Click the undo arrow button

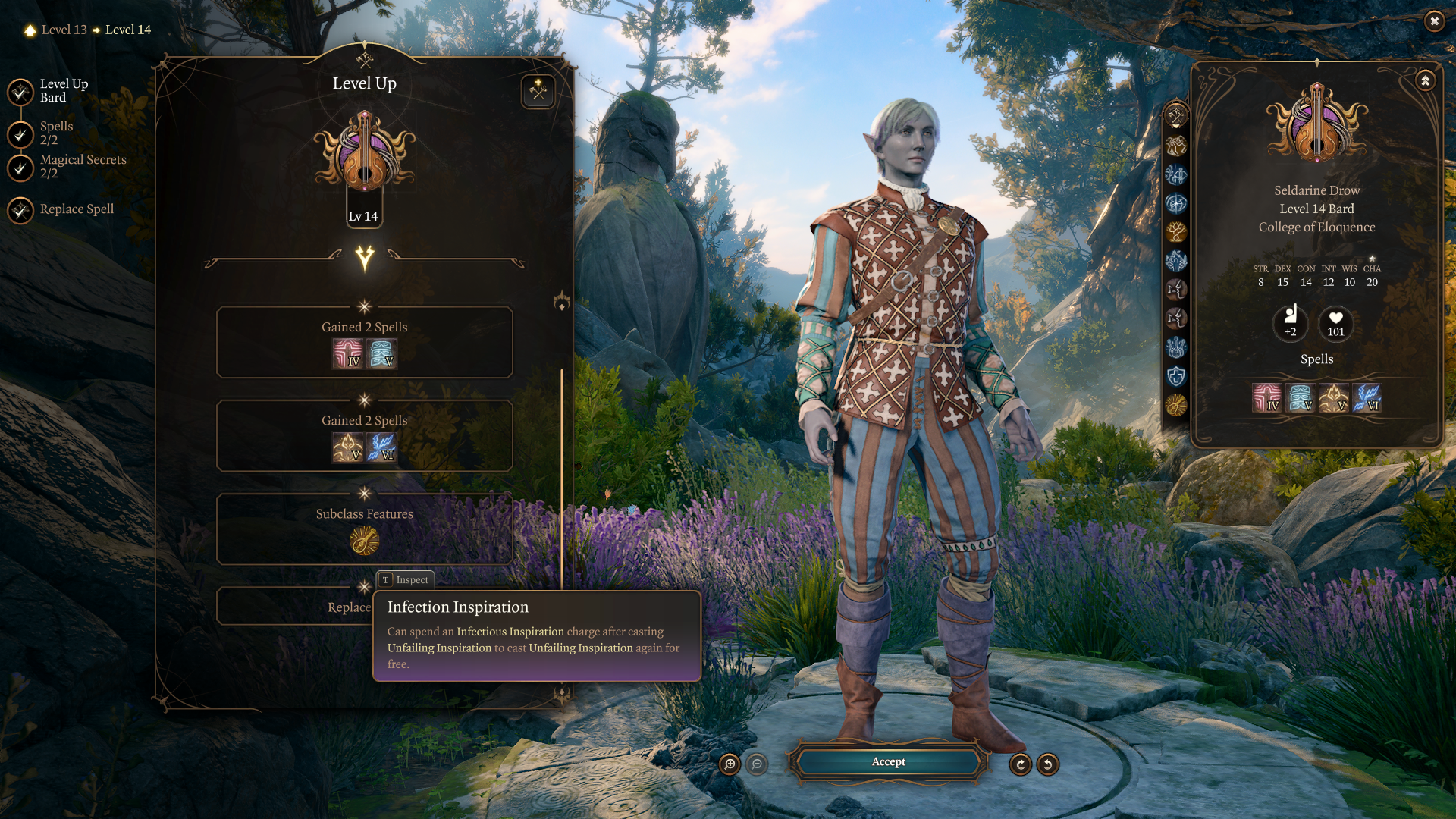click(x=1048, y=764)
